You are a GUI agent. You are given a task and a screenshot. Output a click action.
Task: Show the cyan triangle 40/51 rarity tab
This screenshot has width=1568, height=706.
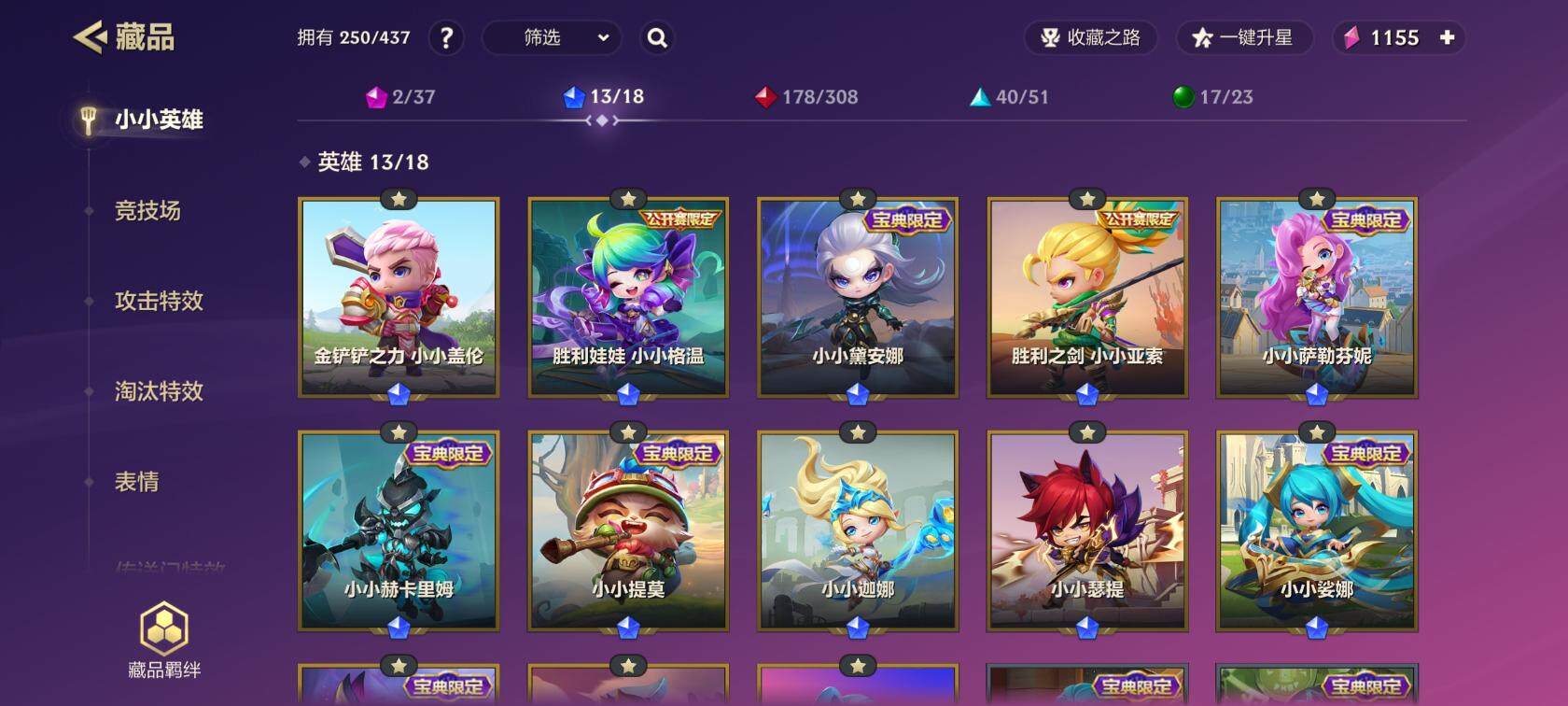(1009, 97)
